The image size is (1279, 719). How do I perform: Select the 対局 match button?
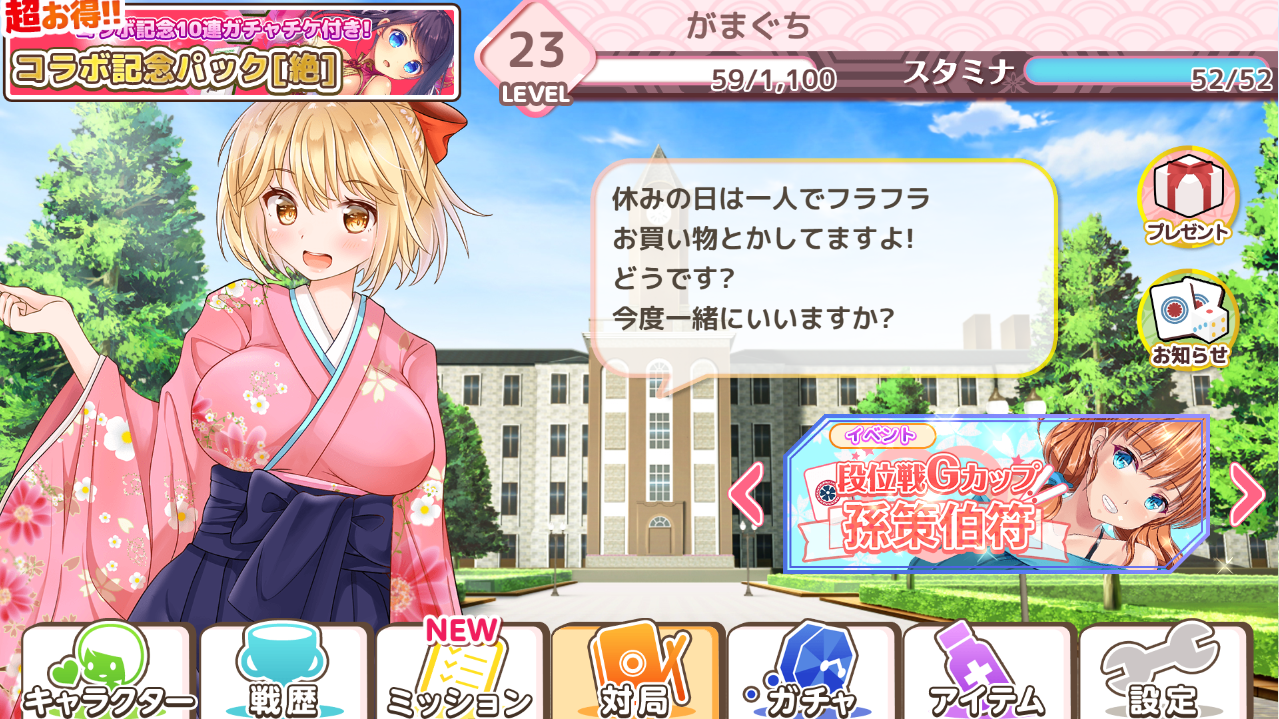coord(636,673)
